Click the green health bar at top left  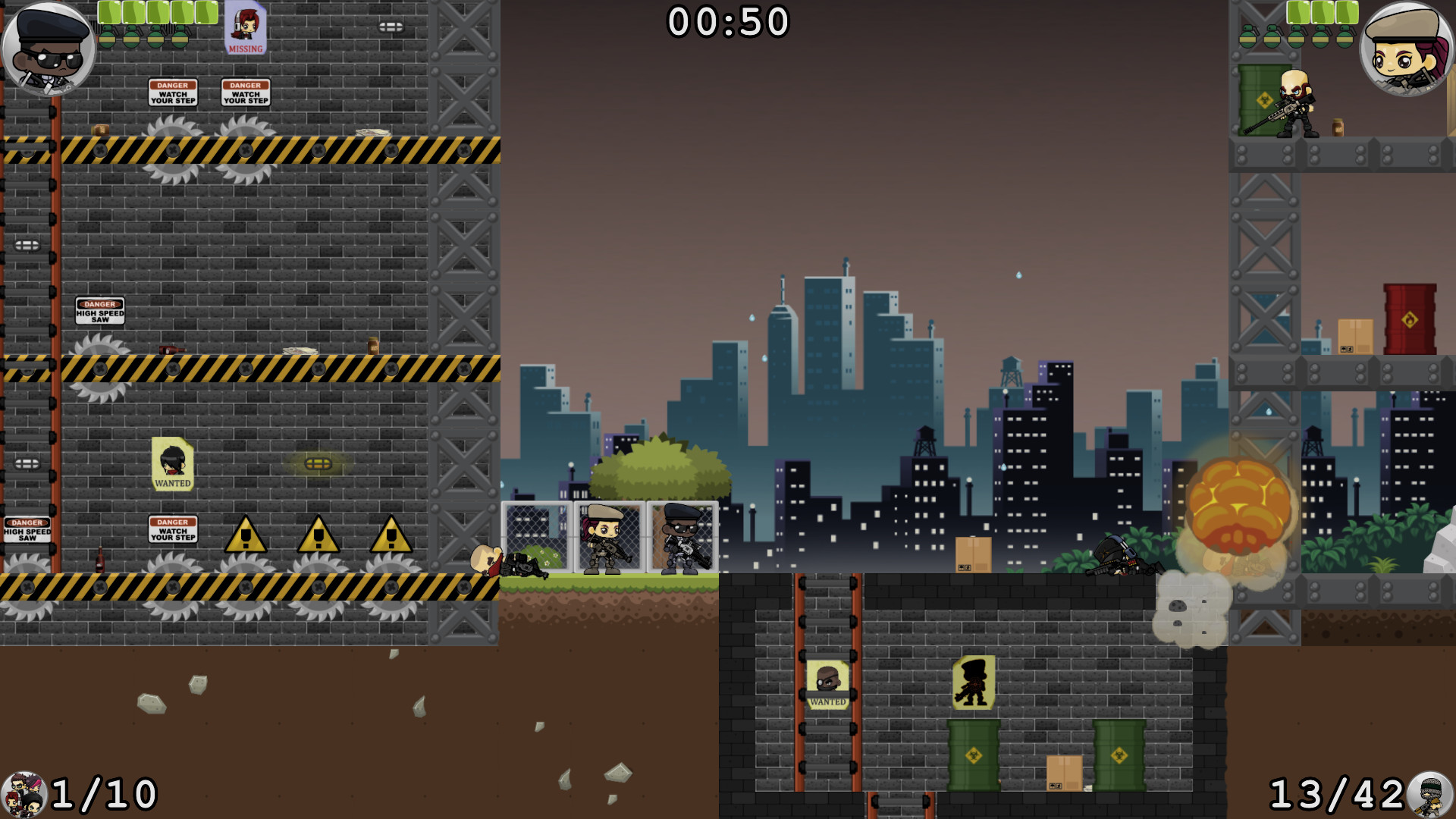(x=152, y=11)
